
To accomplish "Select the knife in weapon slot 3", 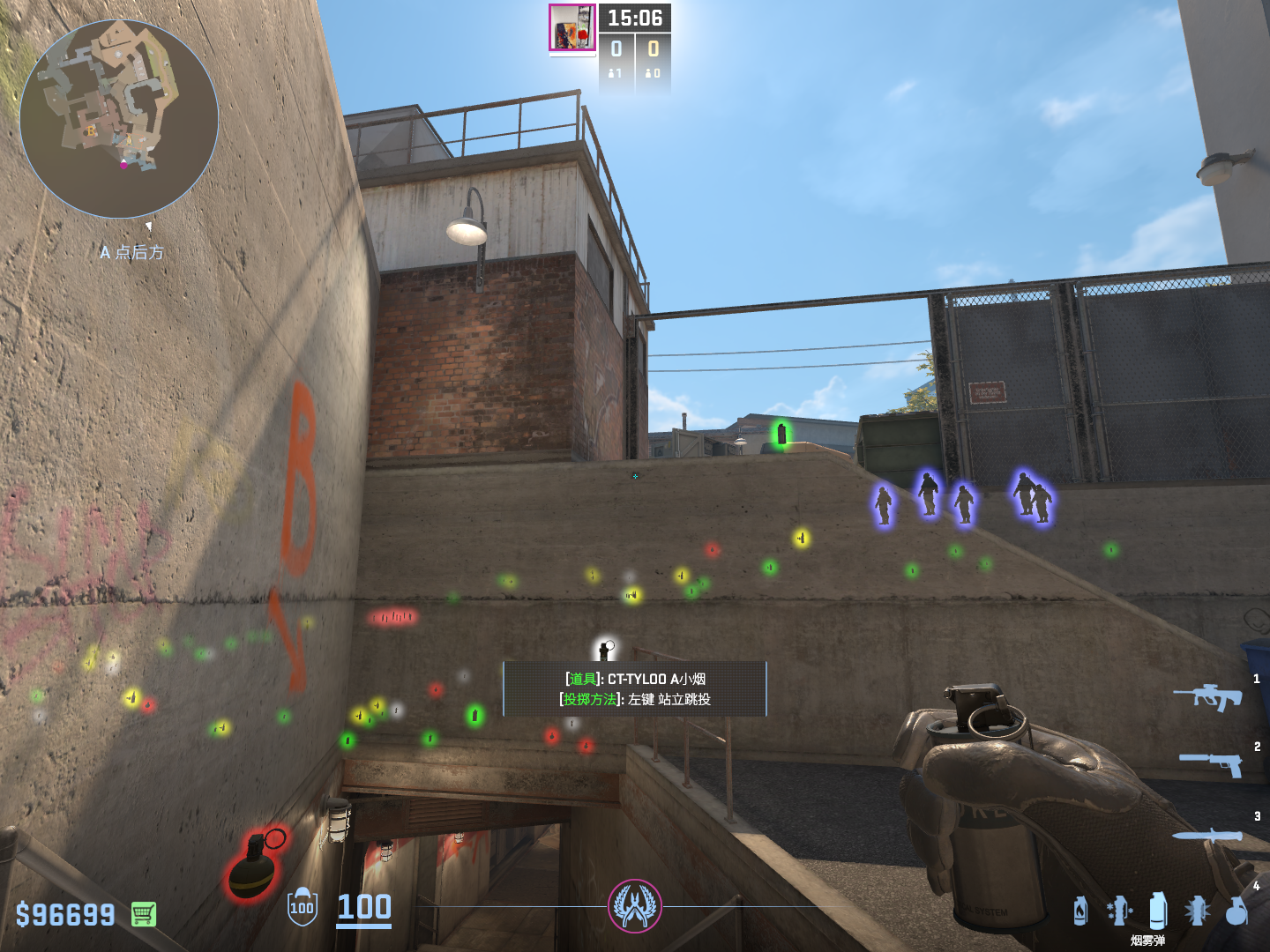I will coord(1206,836).
